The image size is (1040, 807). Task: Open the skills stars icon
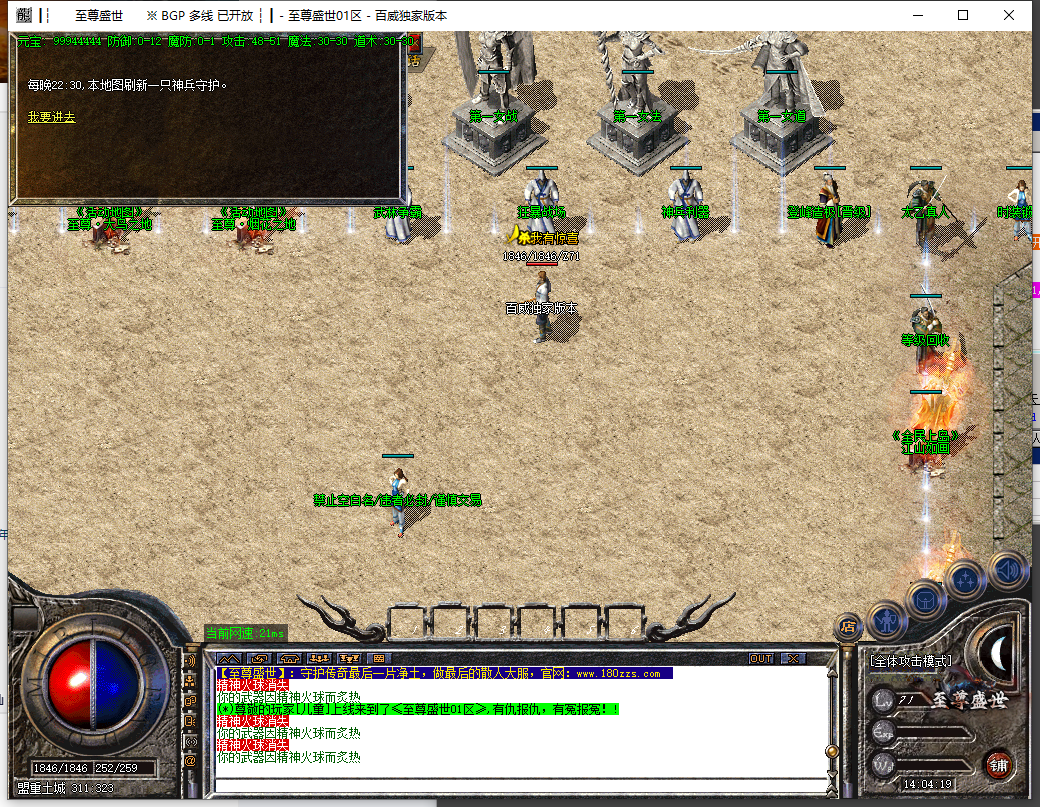pos(966,580)
